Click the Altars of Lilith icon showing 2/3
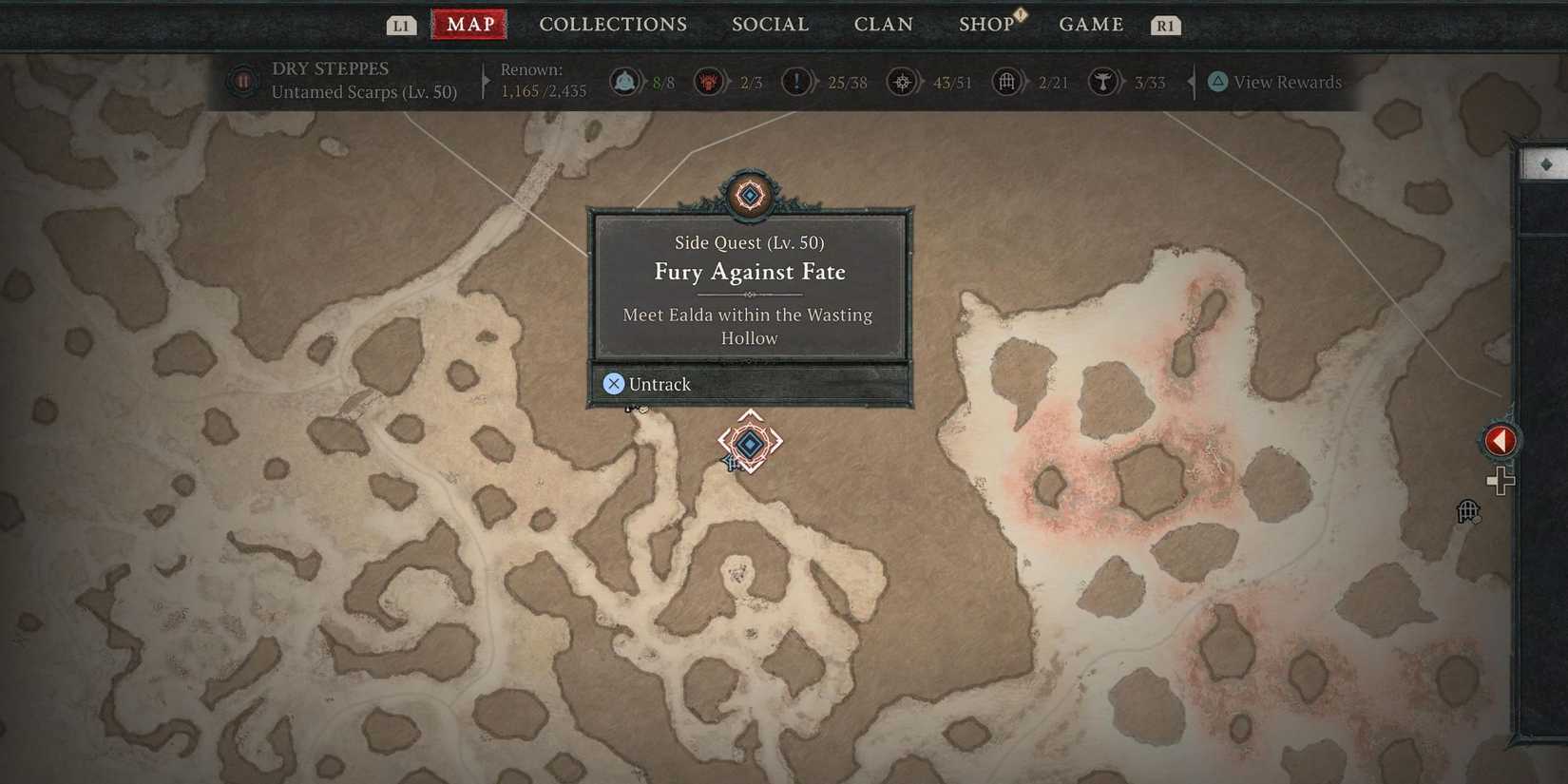Screen dimensions: 1568x784 click(706, 82)
